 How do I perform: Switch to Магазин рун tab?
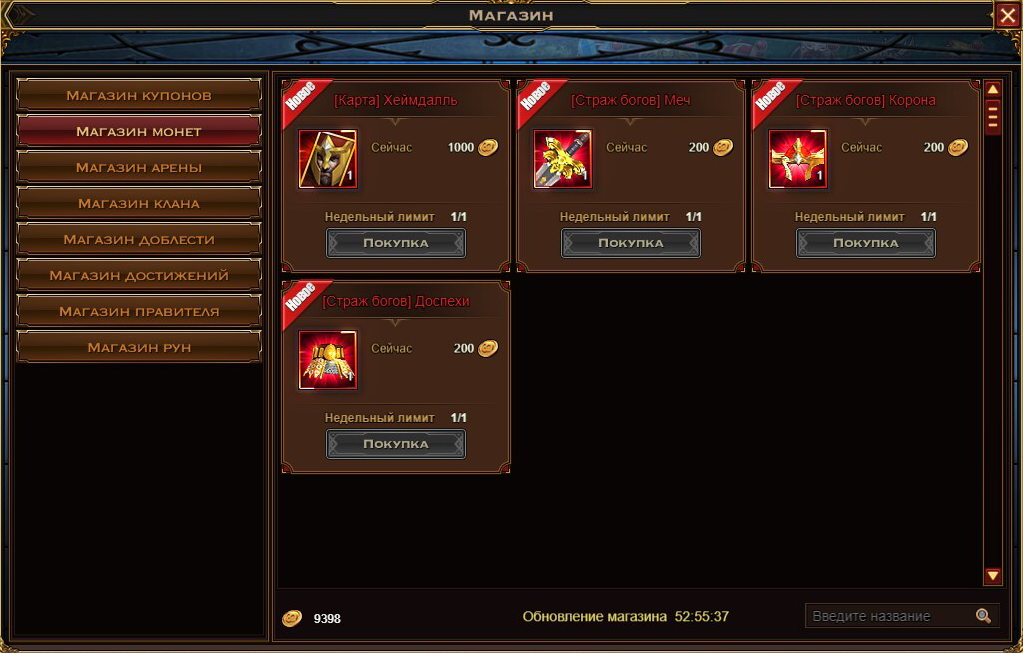(139, 348)
